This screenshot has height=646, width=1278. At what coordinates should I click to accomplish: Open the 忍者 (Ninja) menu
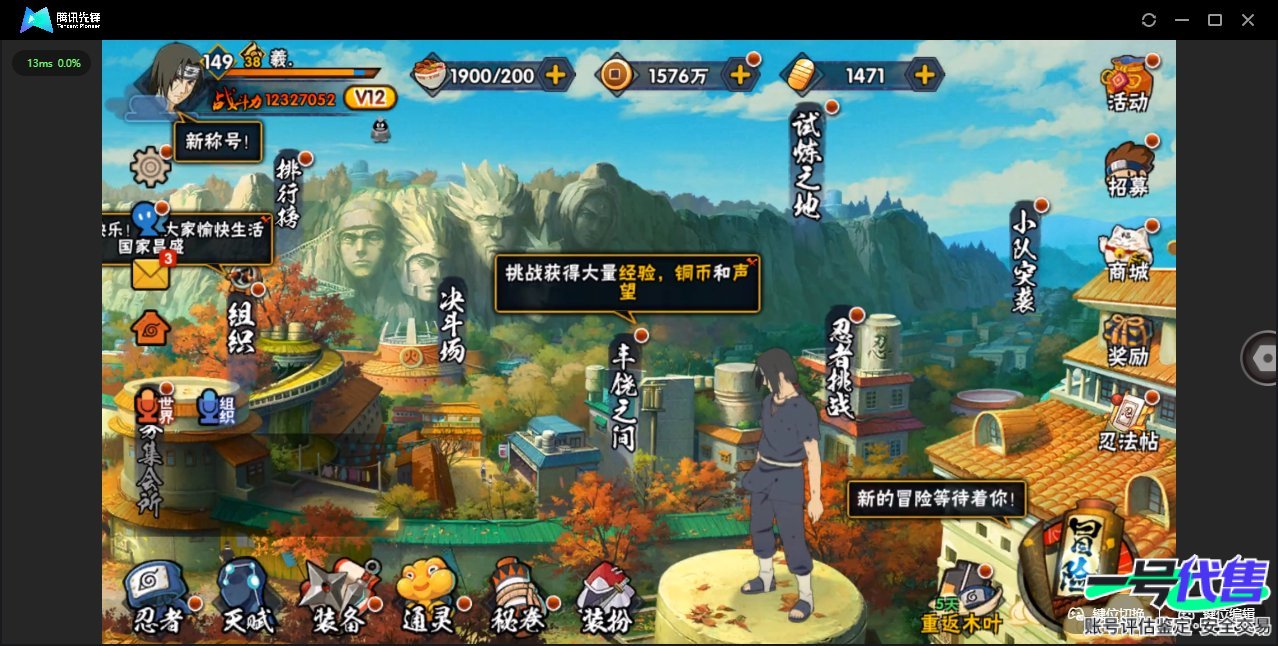click(x=157, y=597)
